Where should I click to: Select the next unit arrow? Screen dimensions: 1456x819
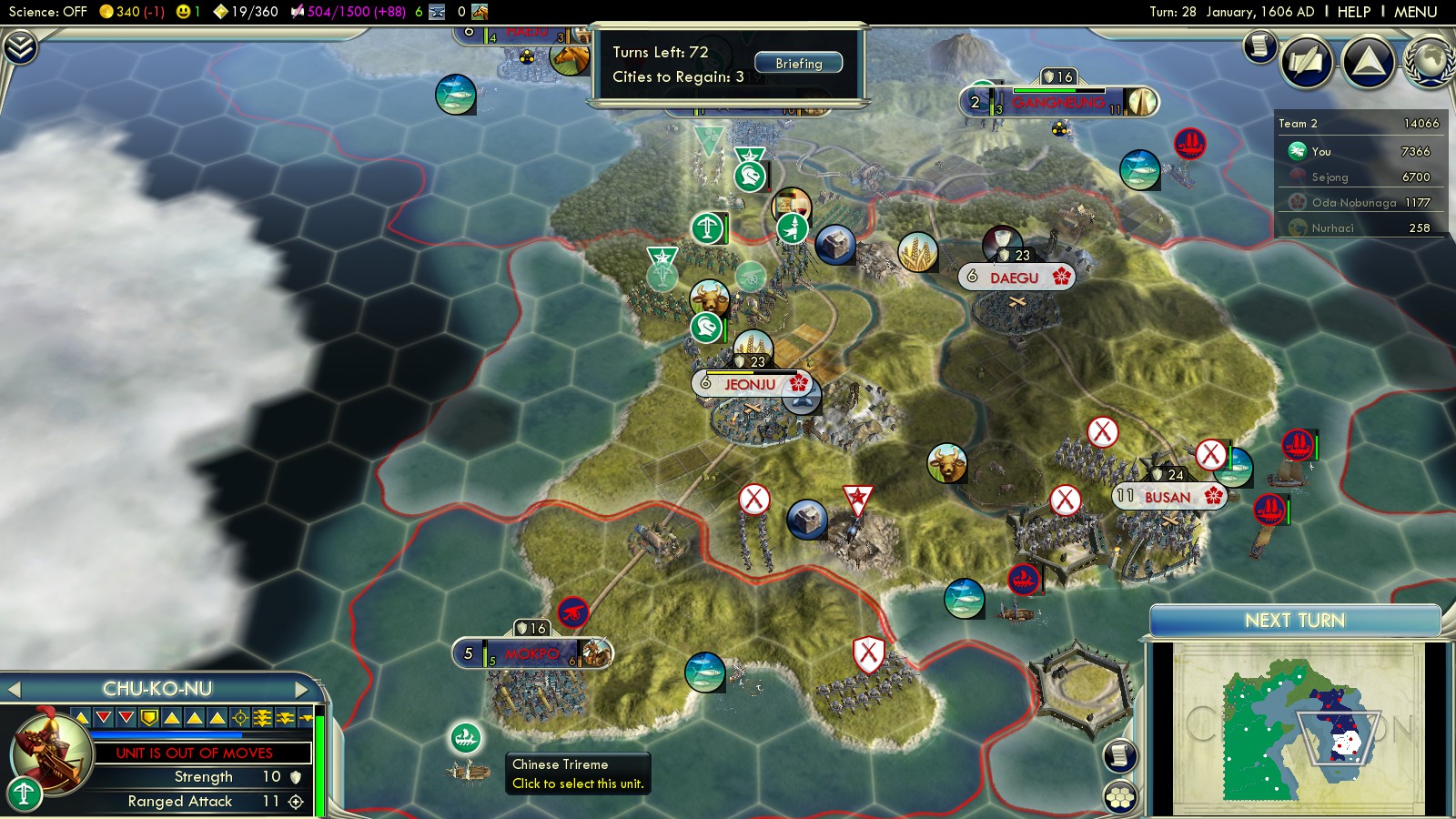(x=302, y=690)
